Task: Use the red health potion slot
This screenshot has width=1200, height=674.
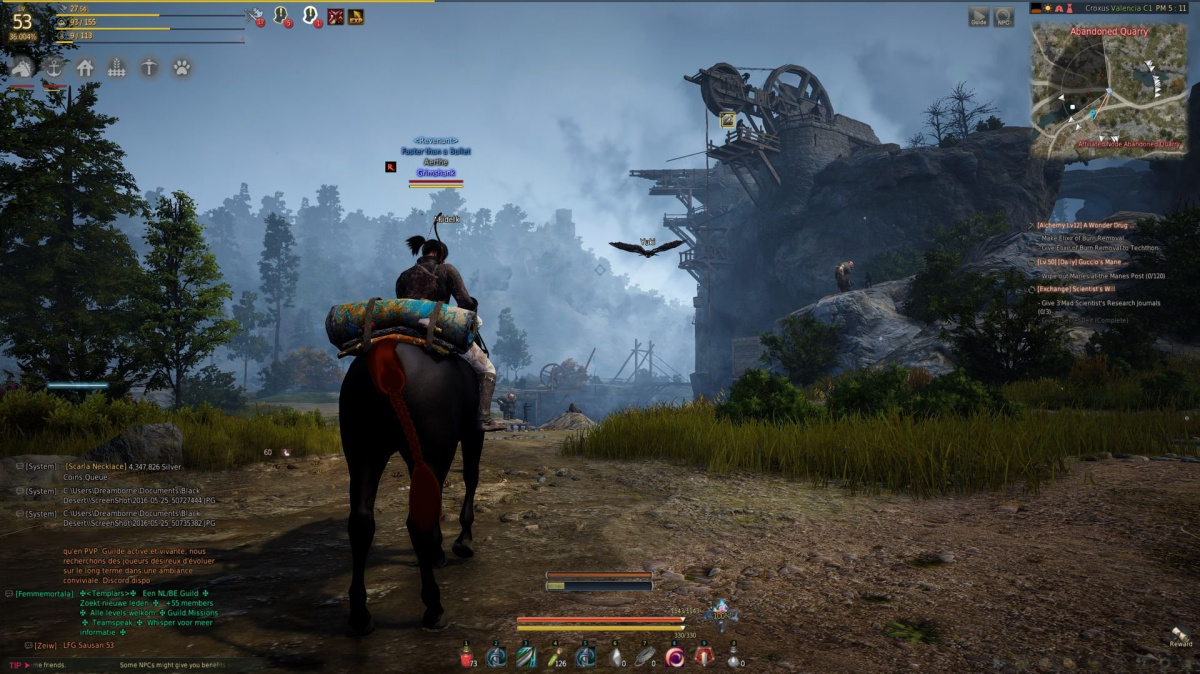Action: [466, 656]
